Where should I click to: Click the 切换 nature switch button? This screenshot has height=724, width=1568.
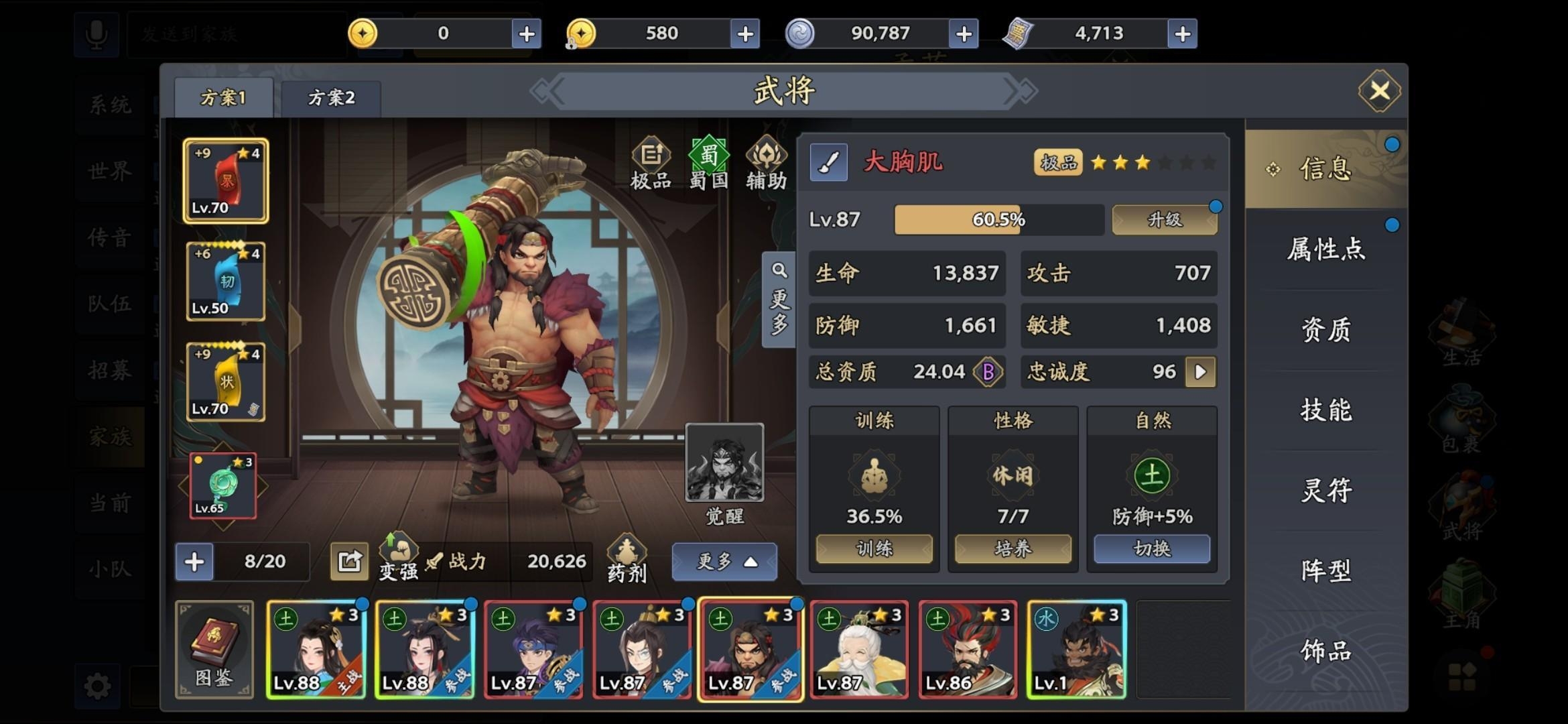pyautogui.click(x=1151, y=549)
